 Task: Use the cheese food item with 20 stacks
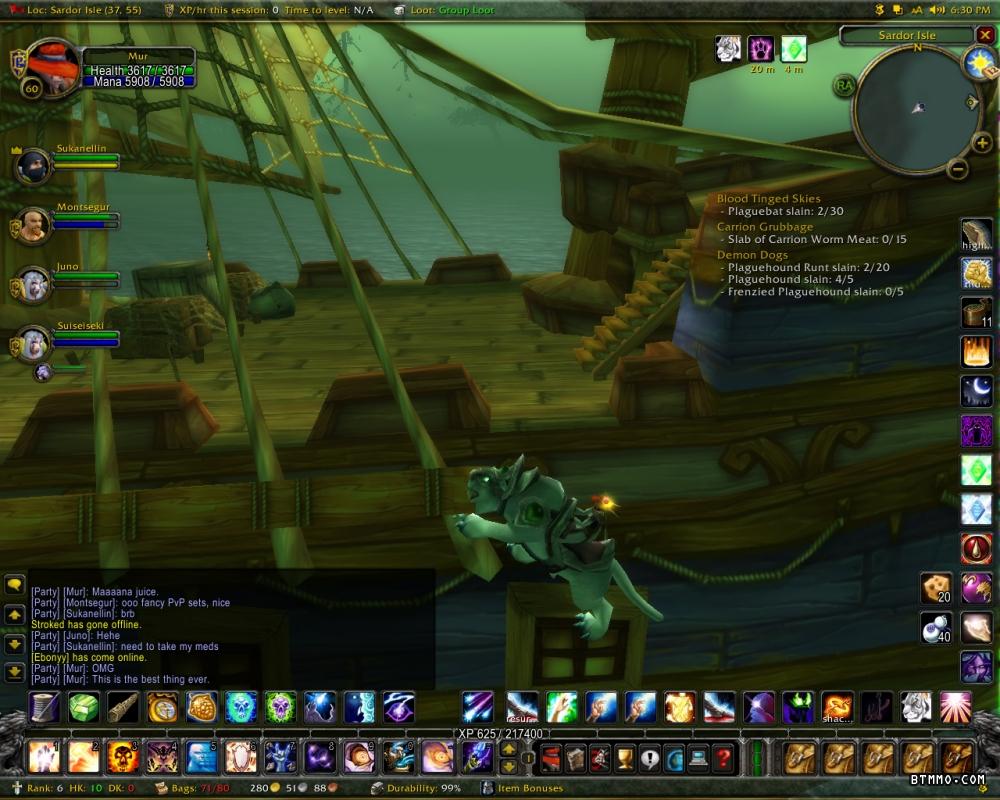click(936, 587)
